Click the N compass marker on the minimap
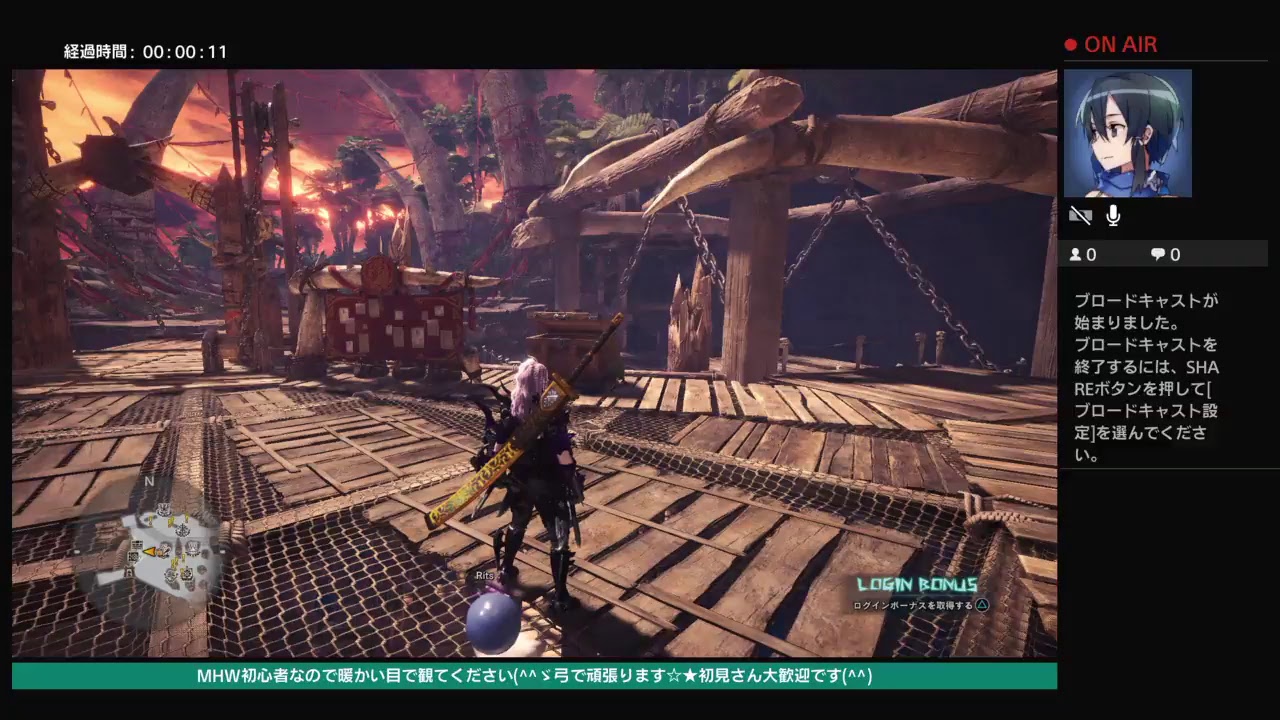Viewport: 1280px width, 720px height. [x=148, y=481]
